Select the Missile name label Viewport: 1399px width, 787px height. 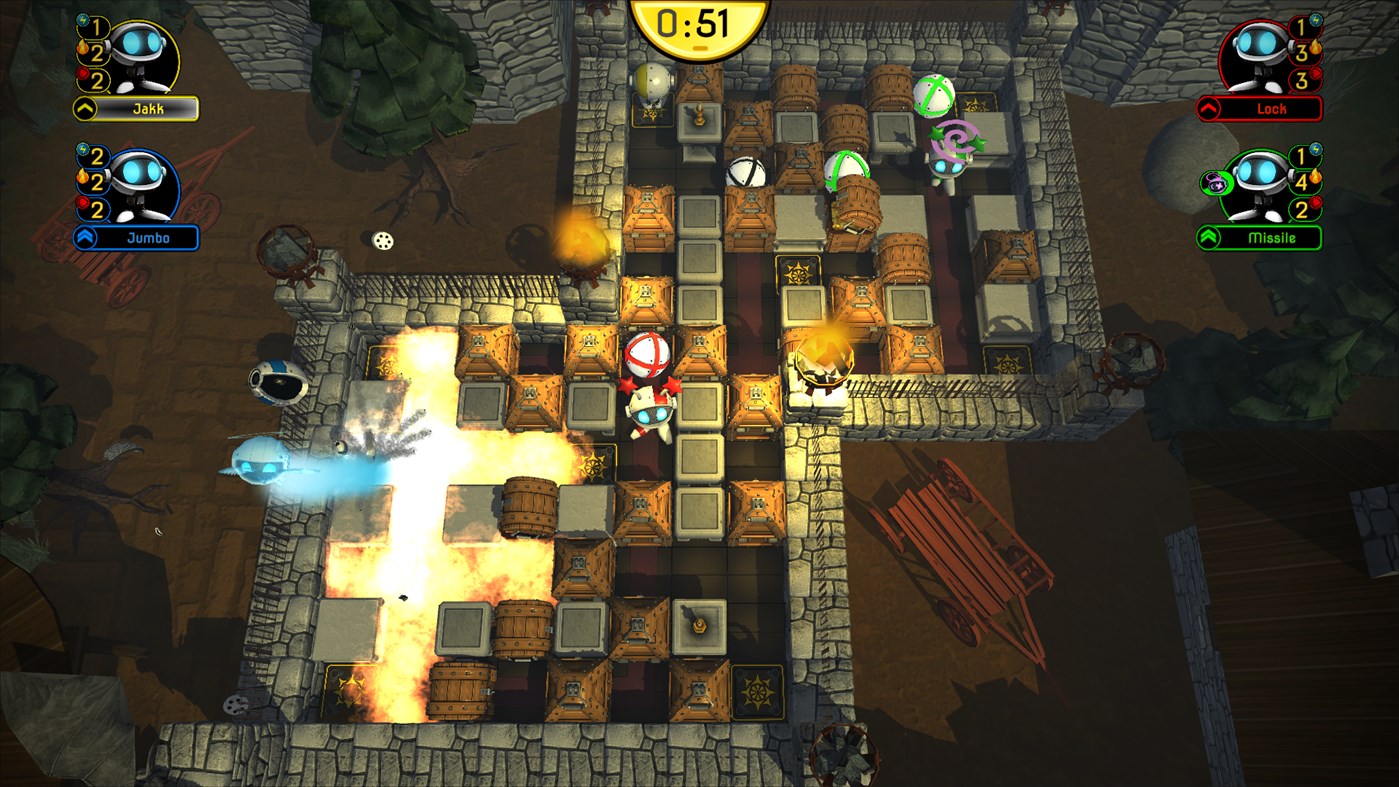[x=1271, y=235]
